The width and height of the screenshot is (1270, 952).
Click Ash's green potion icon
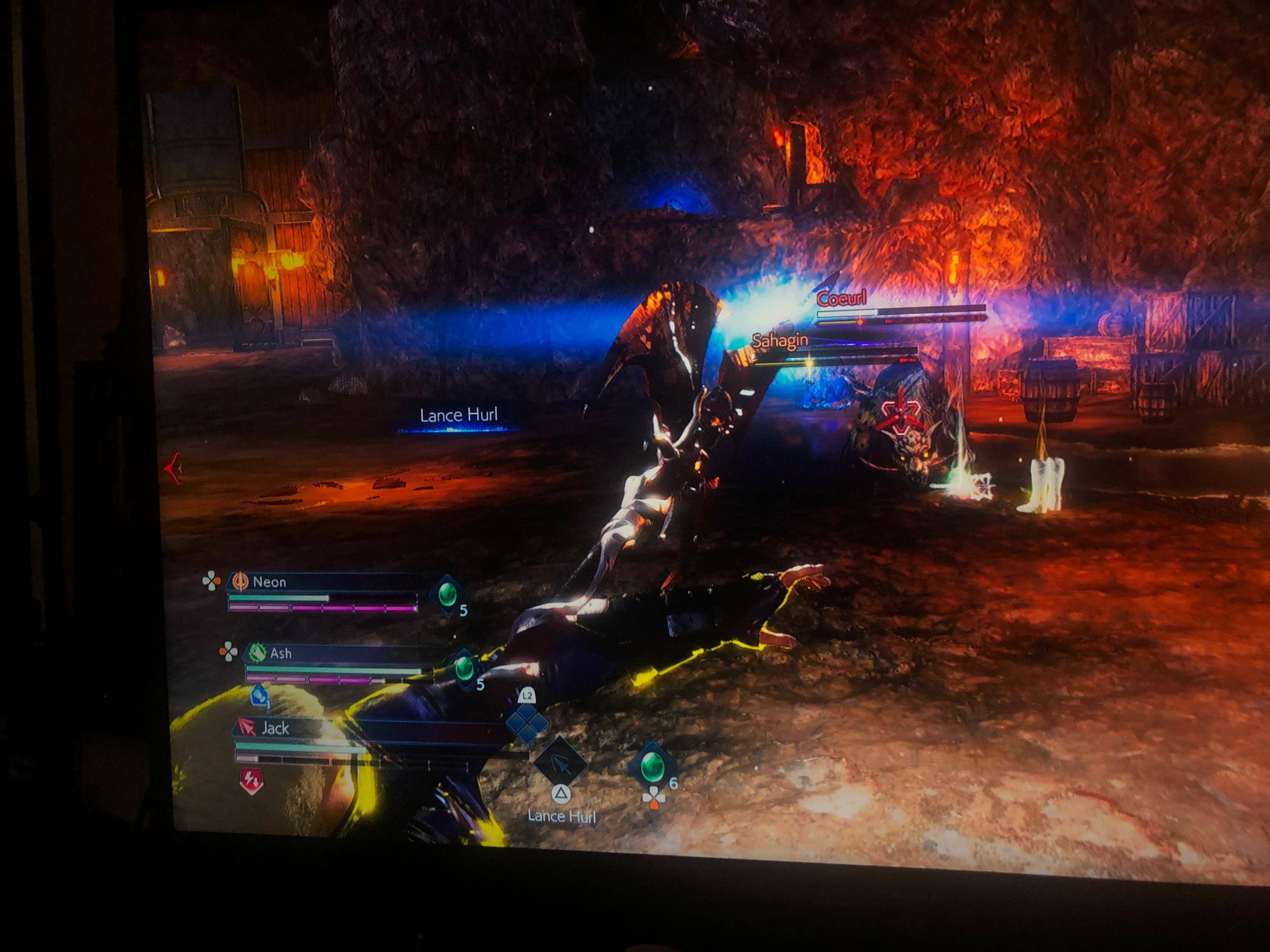[463, 667]
